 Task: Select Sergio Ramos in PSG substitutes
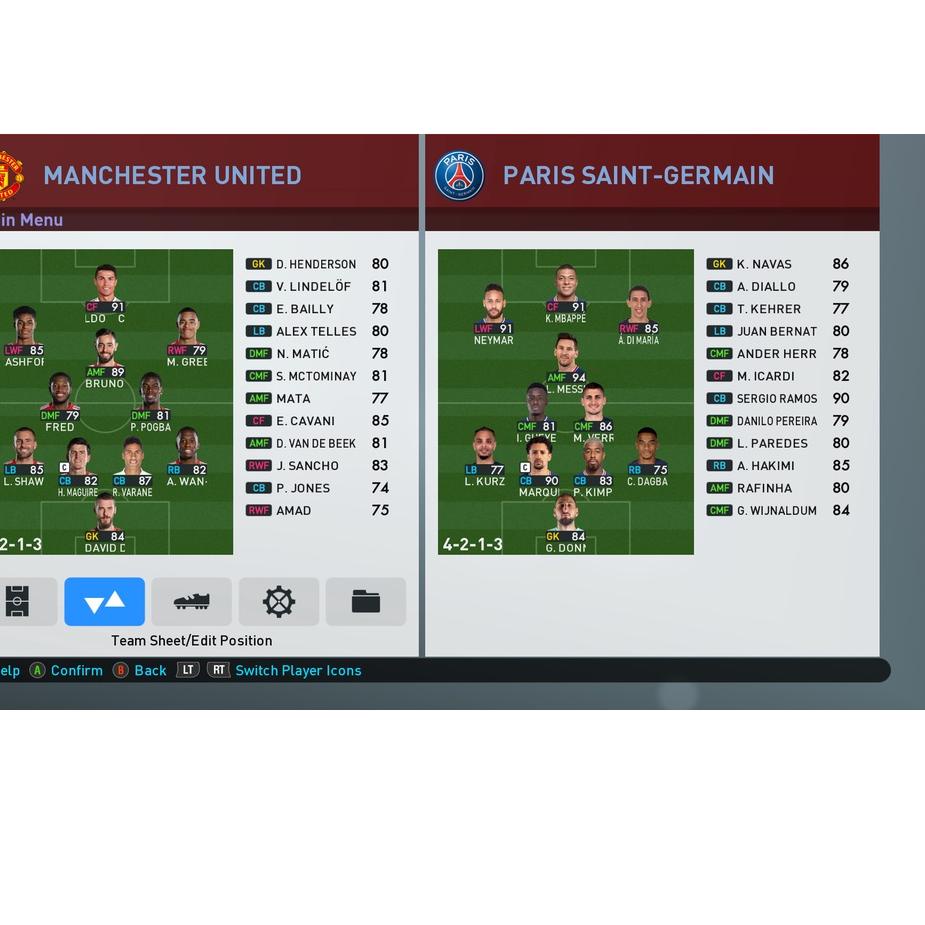(x=777, y=398)
